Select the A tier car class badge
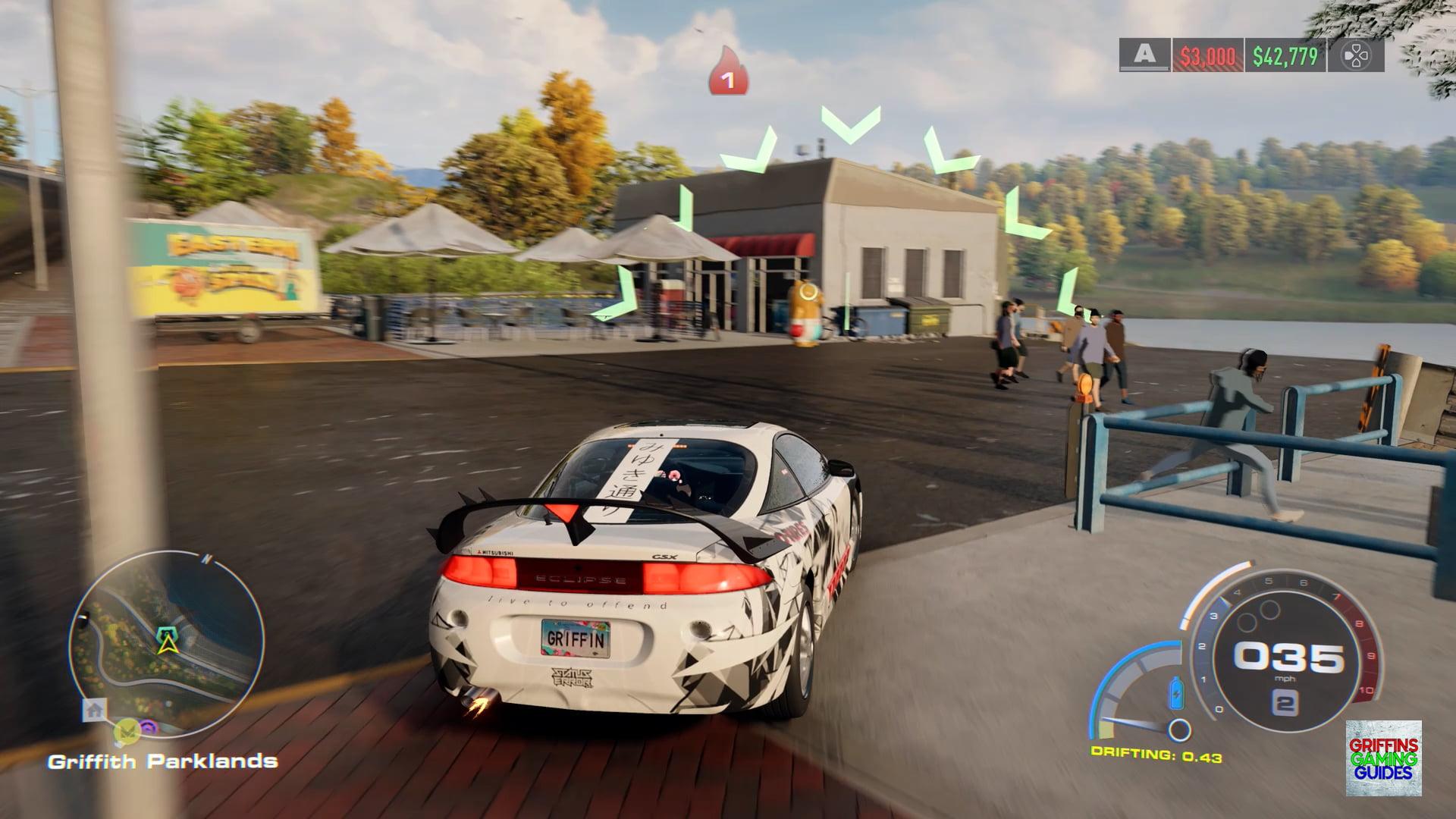1456x819 pixels. (x=1145, y=55)
